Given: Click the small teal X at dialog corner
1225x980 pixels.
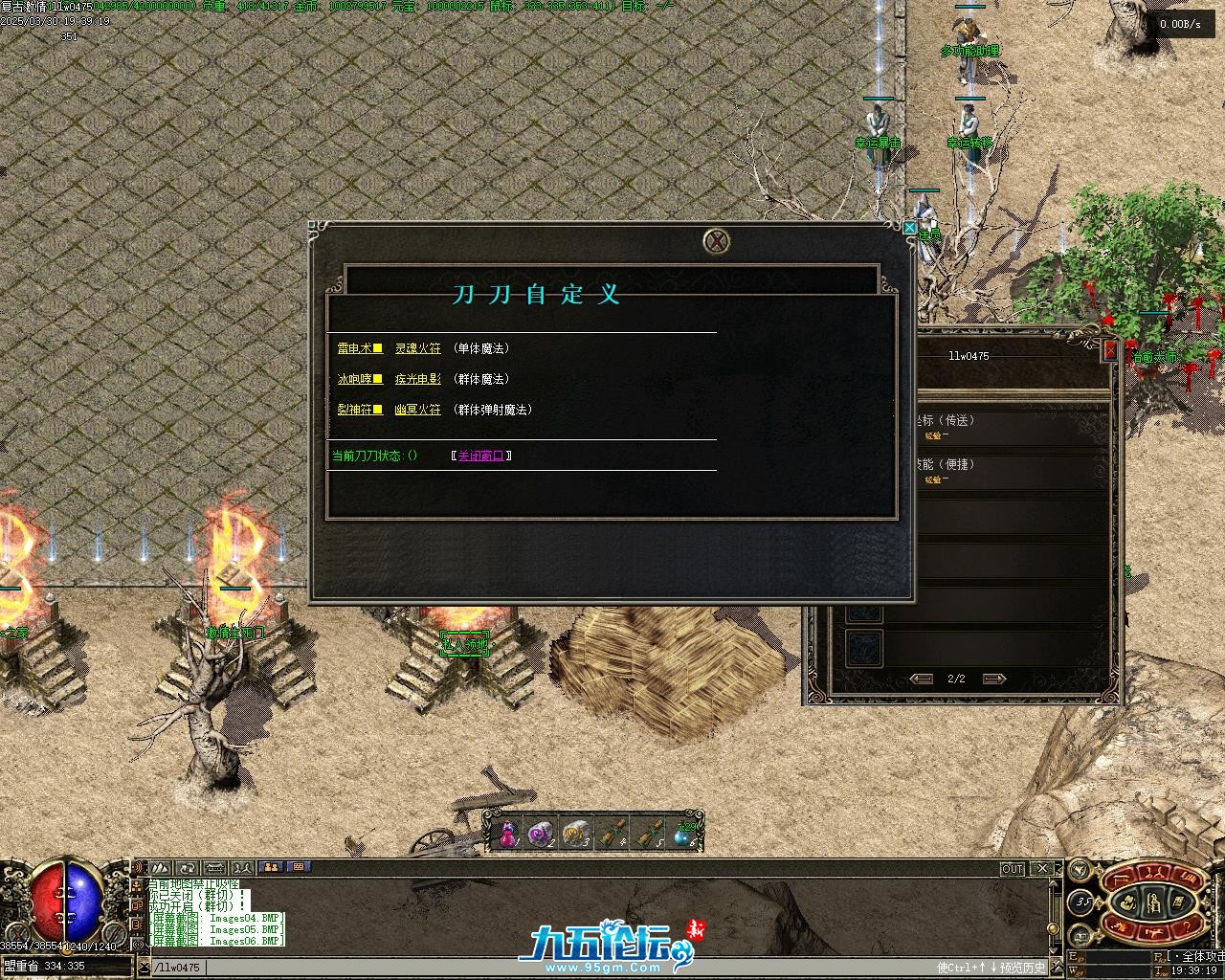Looking at the screenshot, I should coord(908,227).
